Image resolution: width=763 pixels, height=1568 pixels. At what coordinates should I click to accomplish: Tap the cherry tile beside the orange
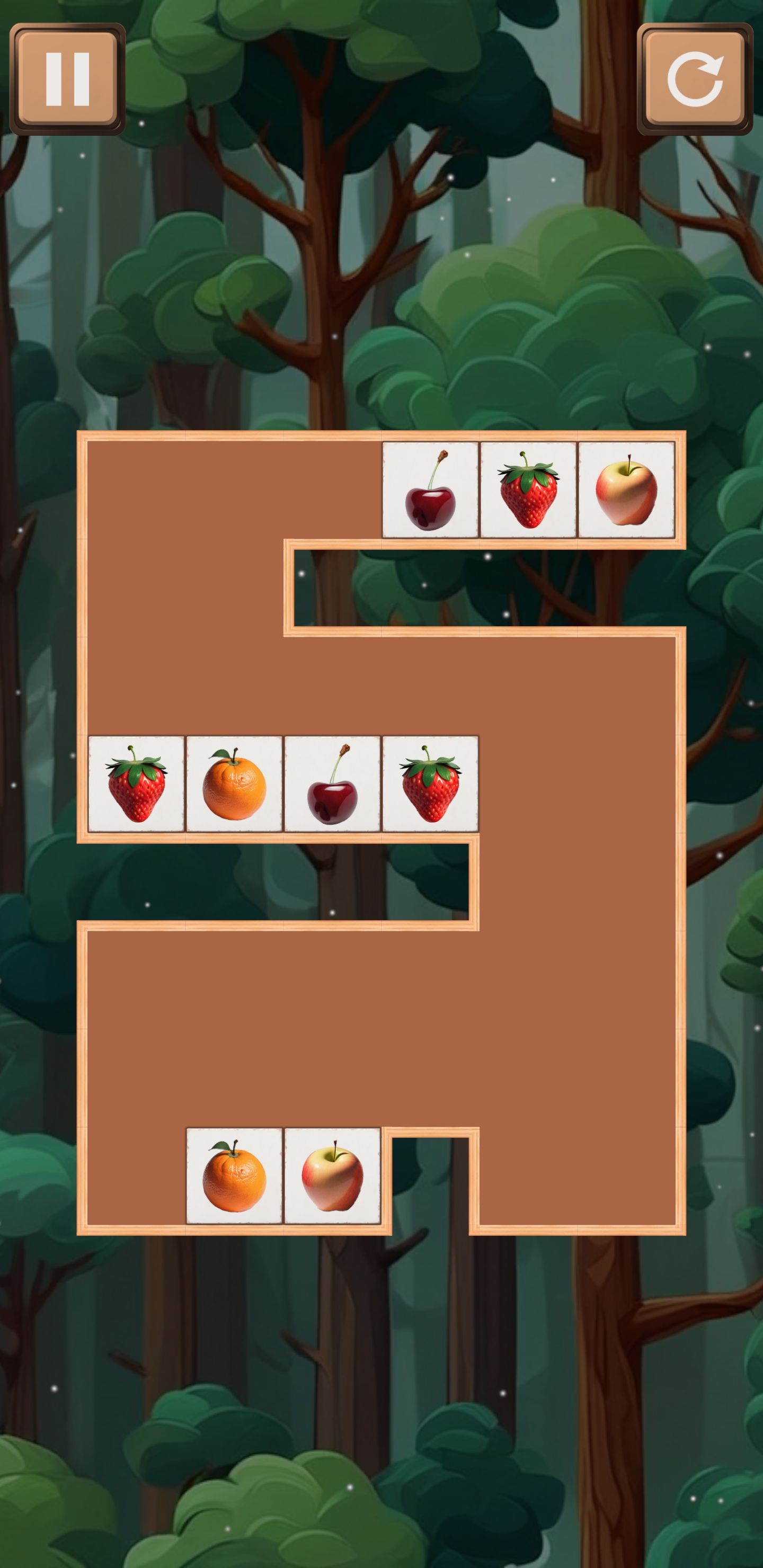click(x=332, y=783)
